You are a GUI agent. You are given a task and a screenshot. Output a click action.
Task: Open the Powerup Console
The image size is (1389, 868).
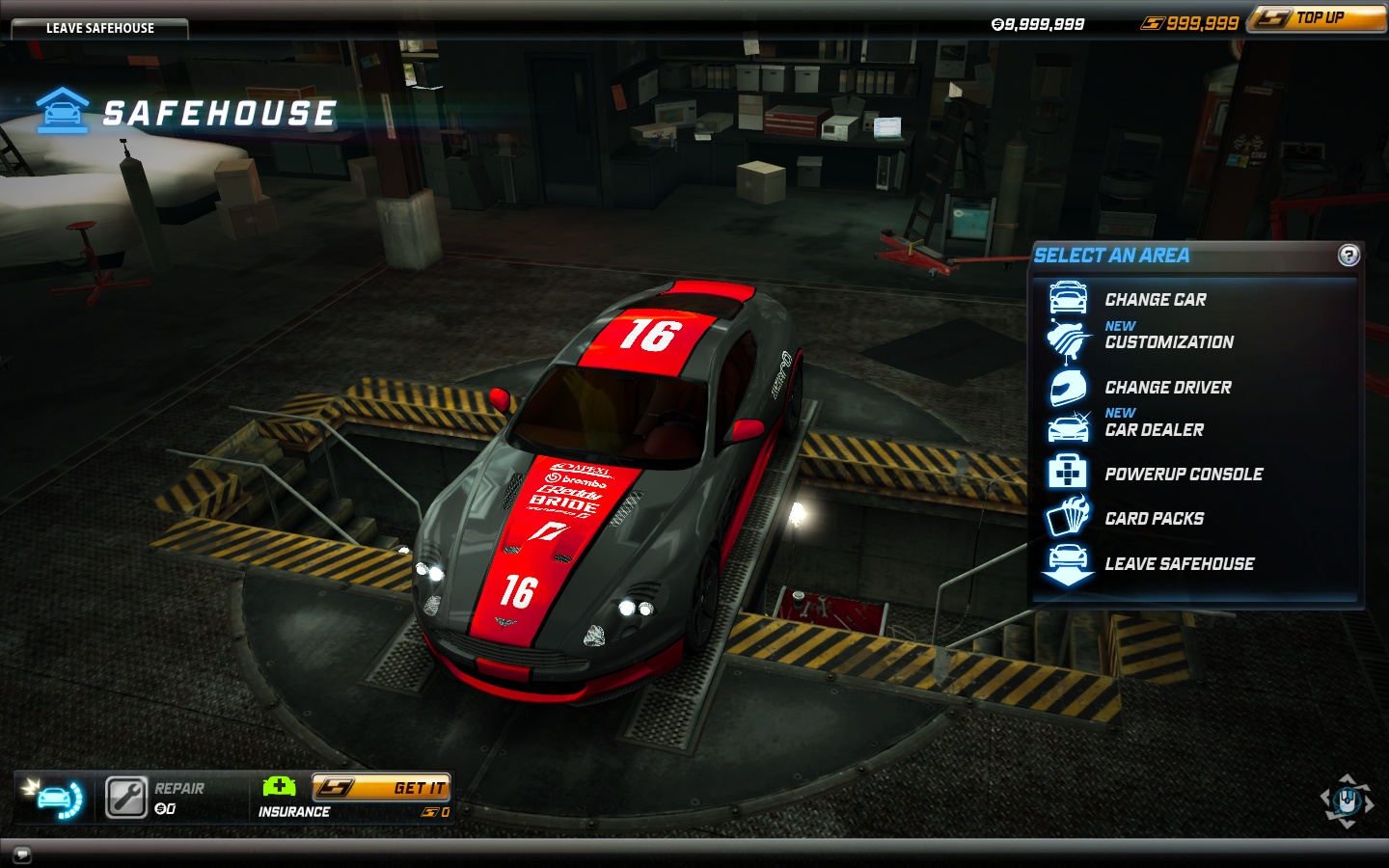click(1183, 475)
